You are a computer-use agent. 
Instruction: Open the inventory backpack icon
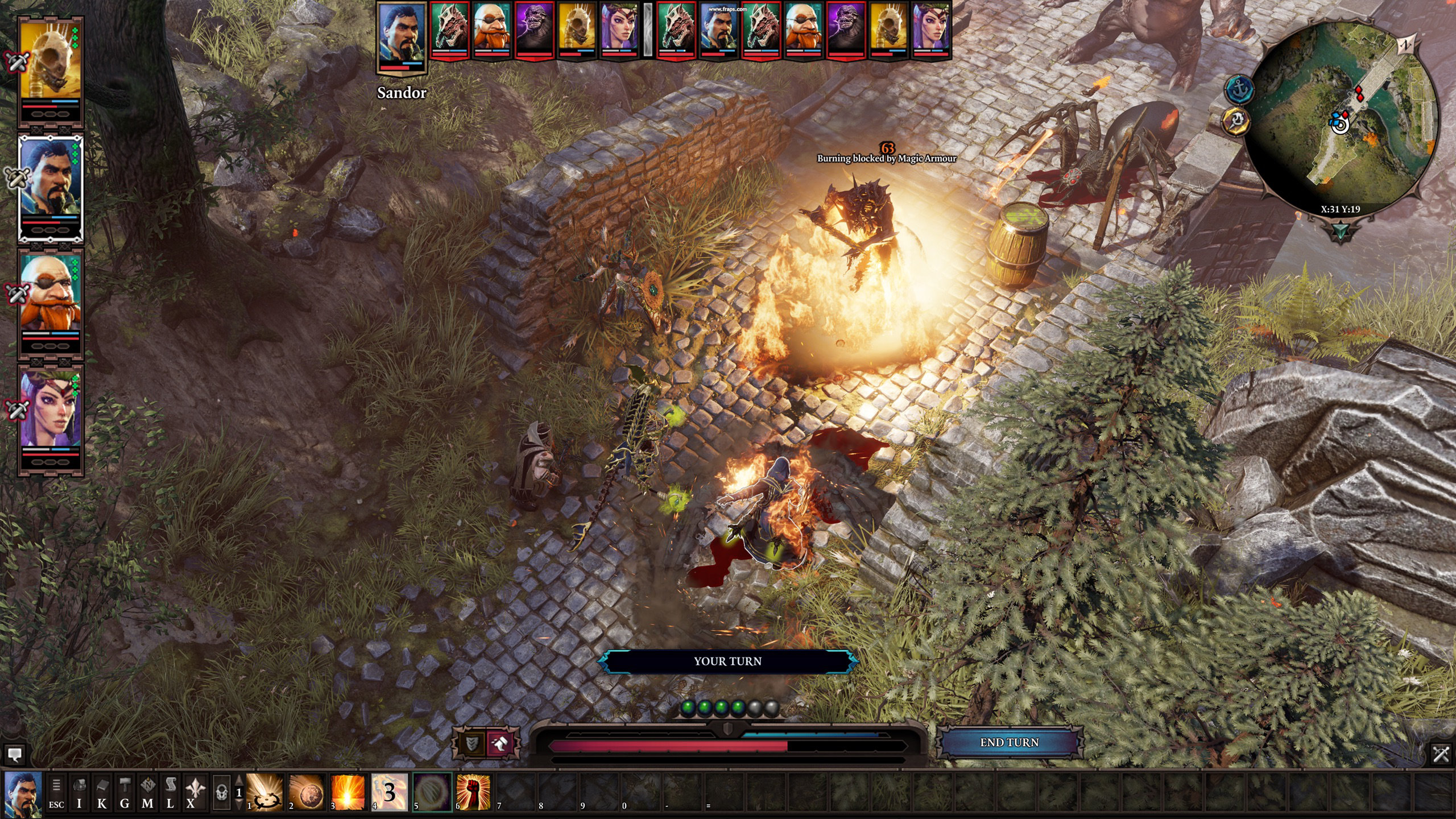(x=80, y=792)
